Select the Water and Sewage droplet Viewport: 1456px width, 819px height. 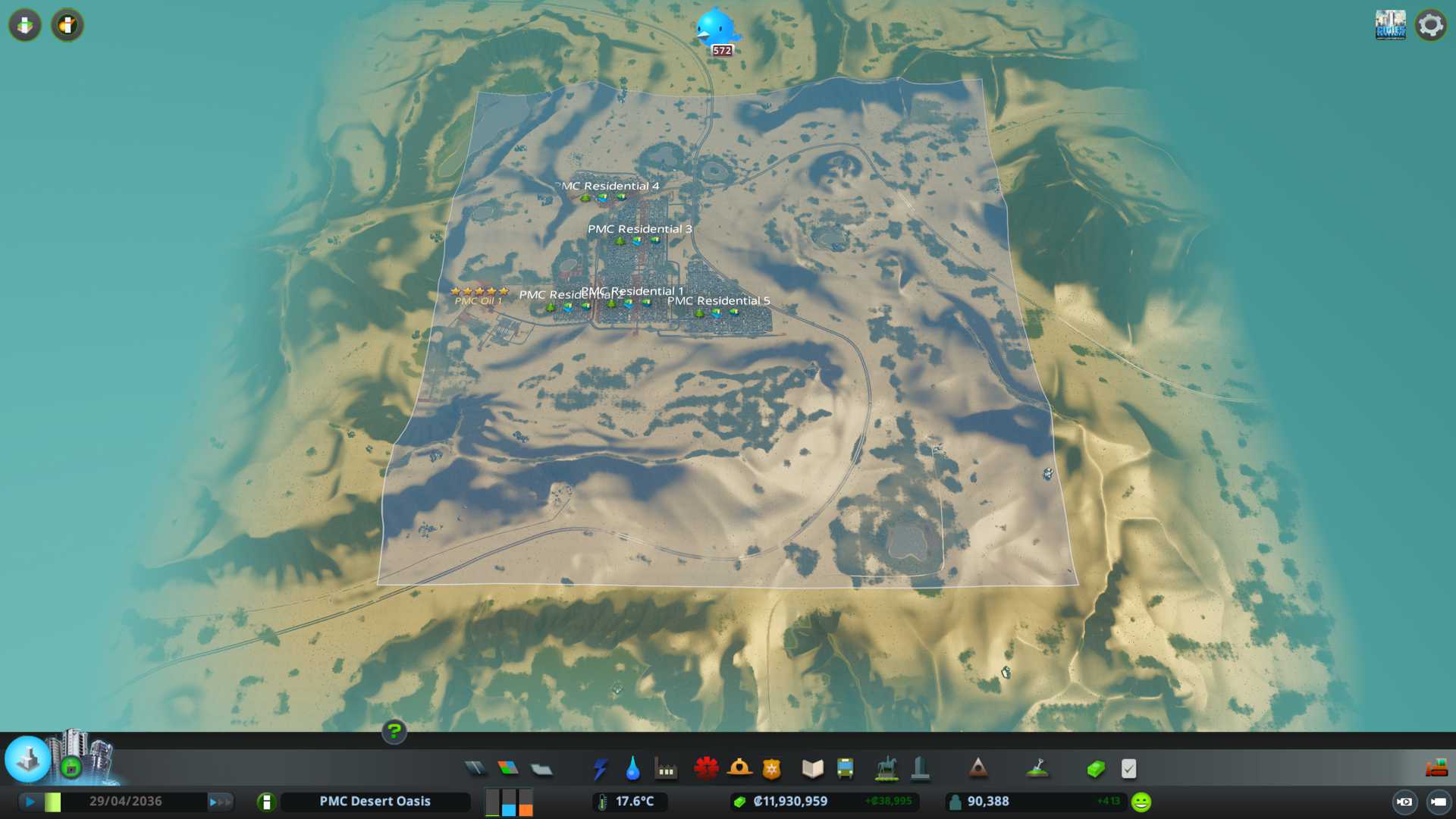[632, 769]
